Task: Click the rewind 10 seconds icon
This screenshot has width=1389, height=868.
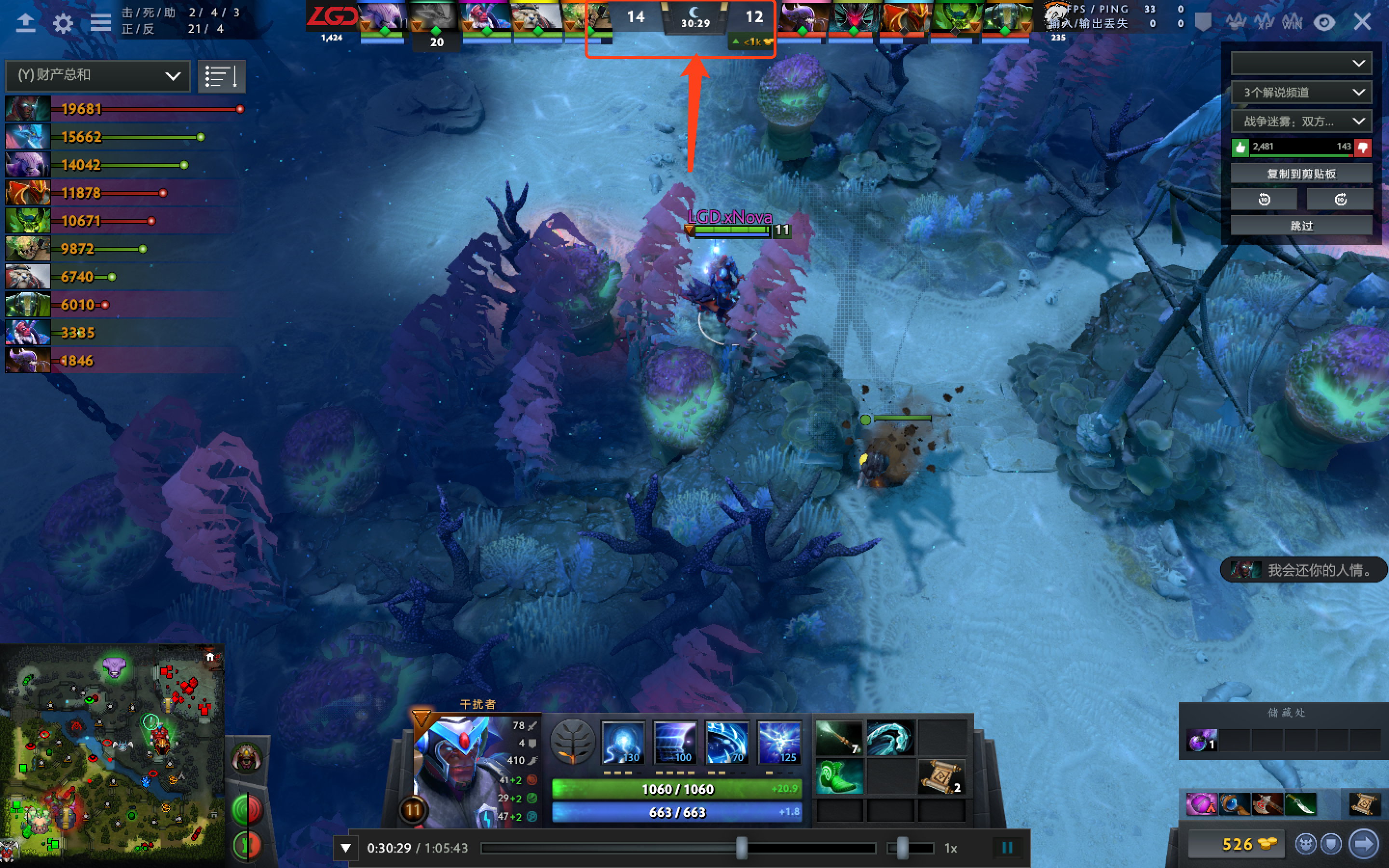Action: (1264, 198)
